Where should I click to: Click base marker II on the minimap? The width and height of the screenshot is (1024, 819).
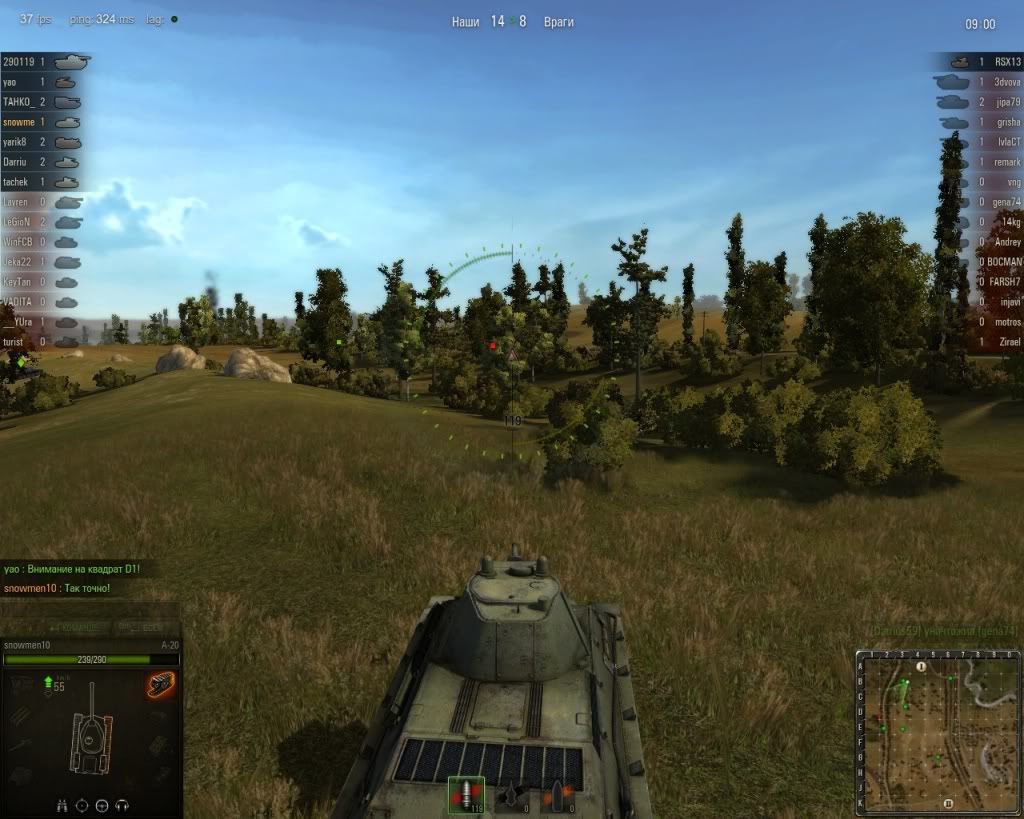(948, 802)
